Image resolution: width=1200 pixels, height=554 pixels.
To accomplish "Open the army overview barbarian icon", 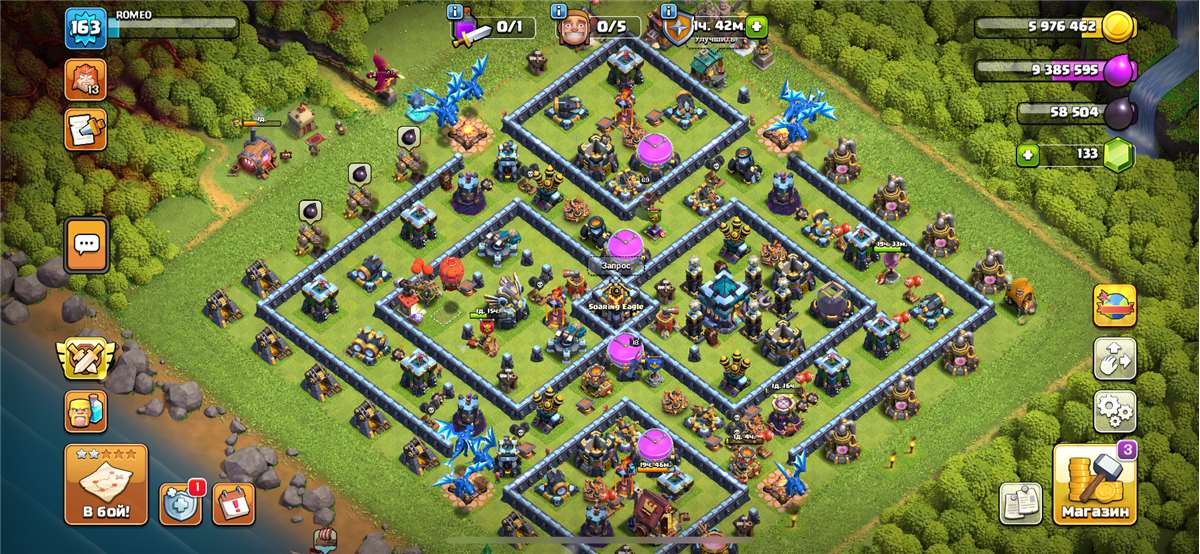I will point(86,410).
